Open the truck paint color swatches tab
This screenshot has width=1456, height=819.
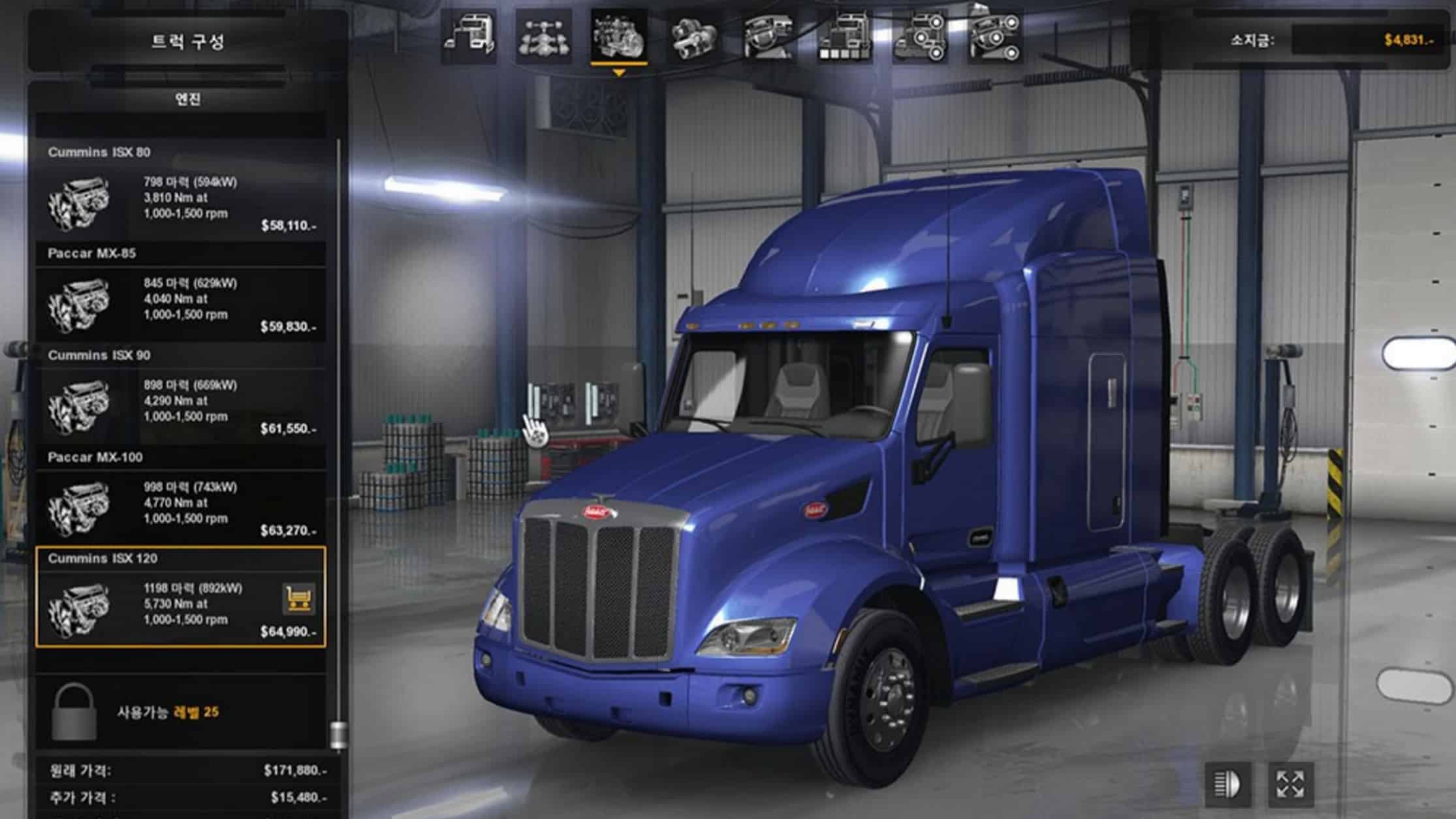click(845, 37)
